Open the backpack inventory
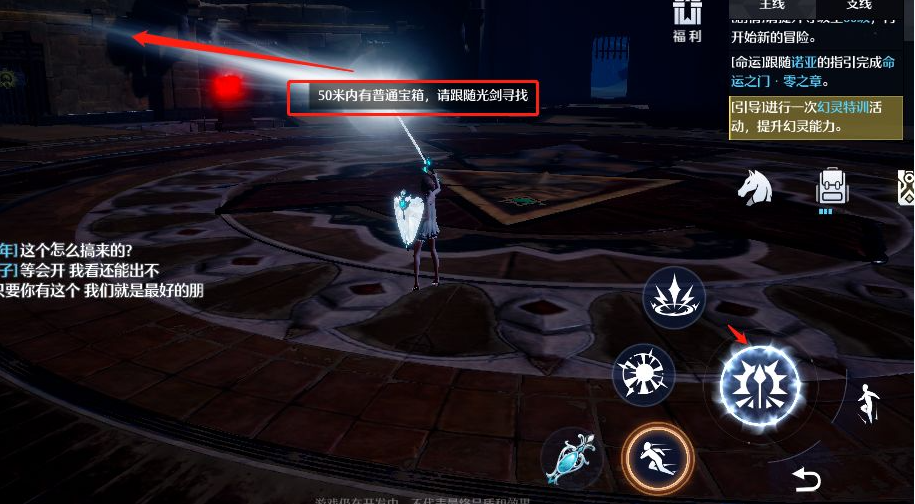The image size is (915, 504). [832, 187]
